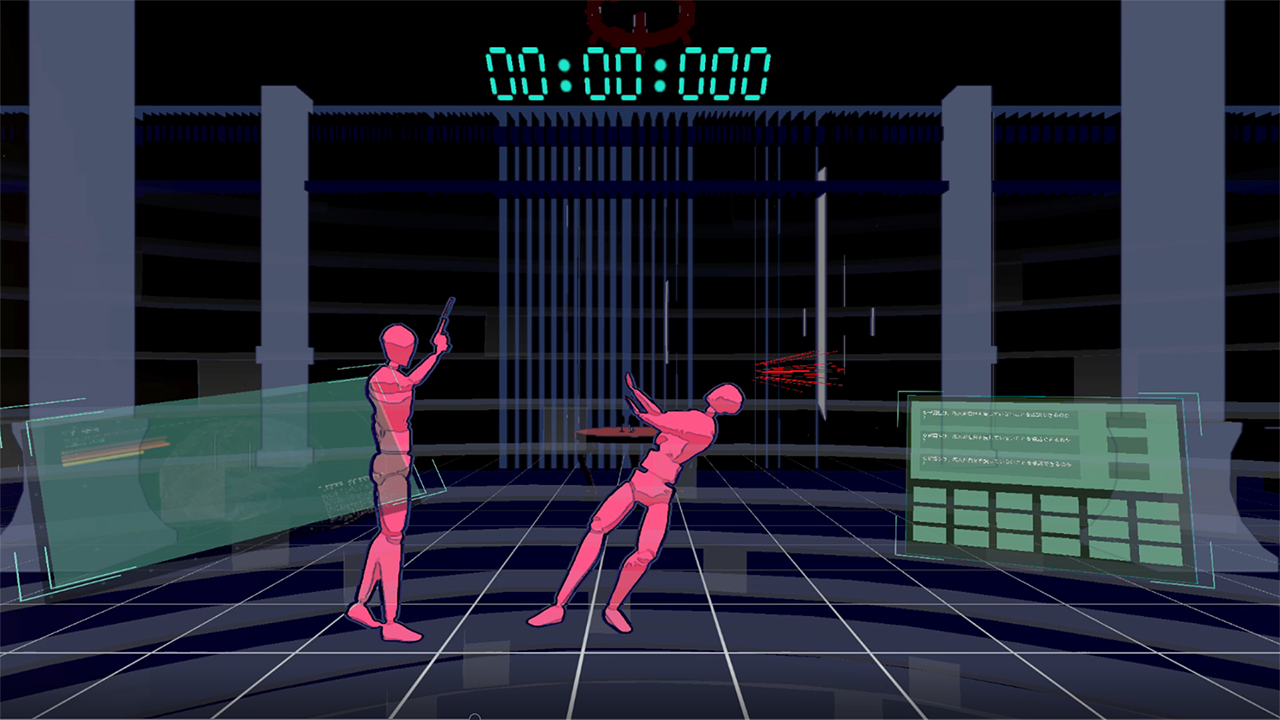Click the bottom-left grid button on the right panel
Screen dimensions: 1280x720
pyautogui.click(x=930, y=534)
